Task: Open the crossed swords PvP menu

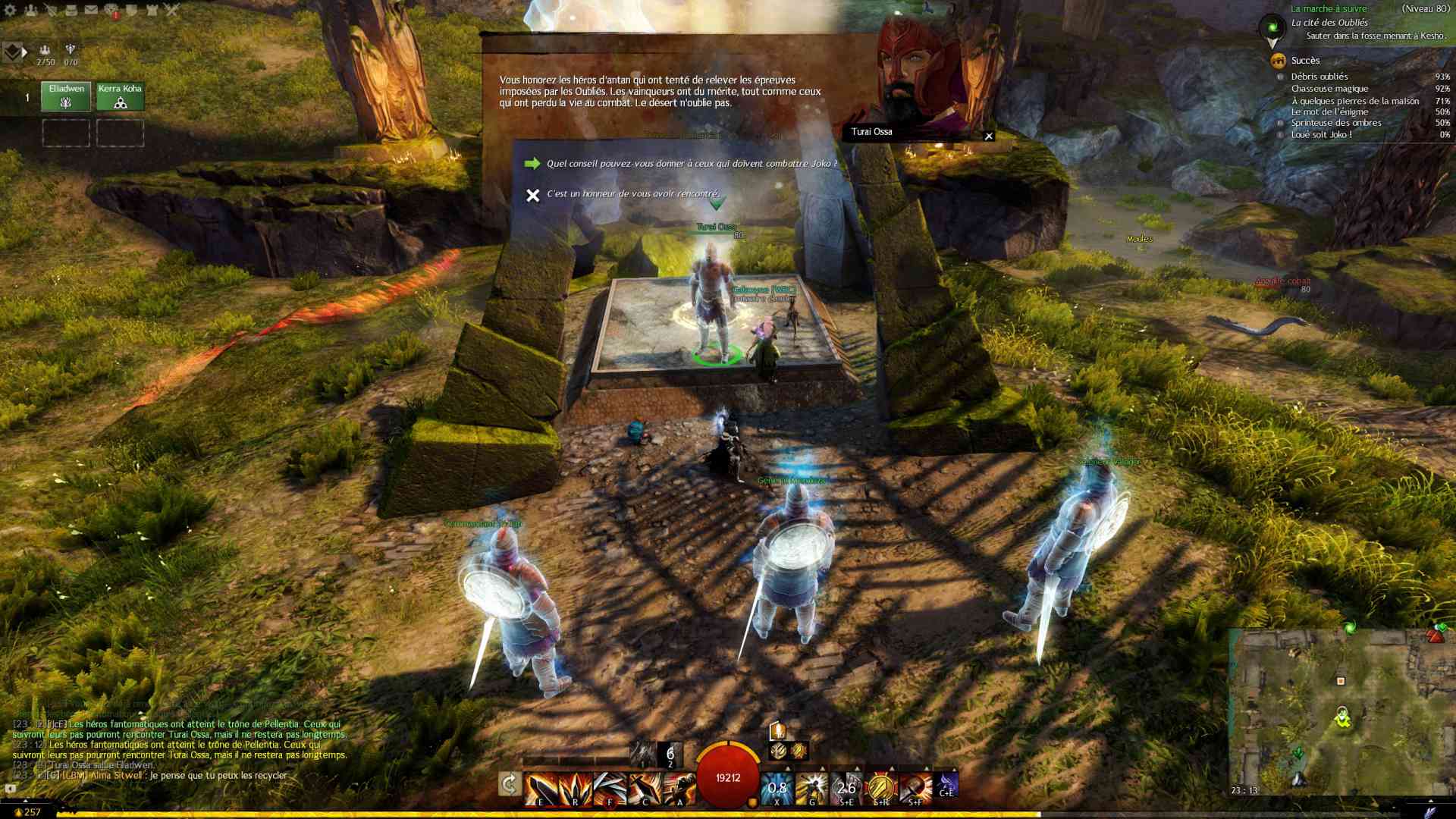Action: [172, 10]
